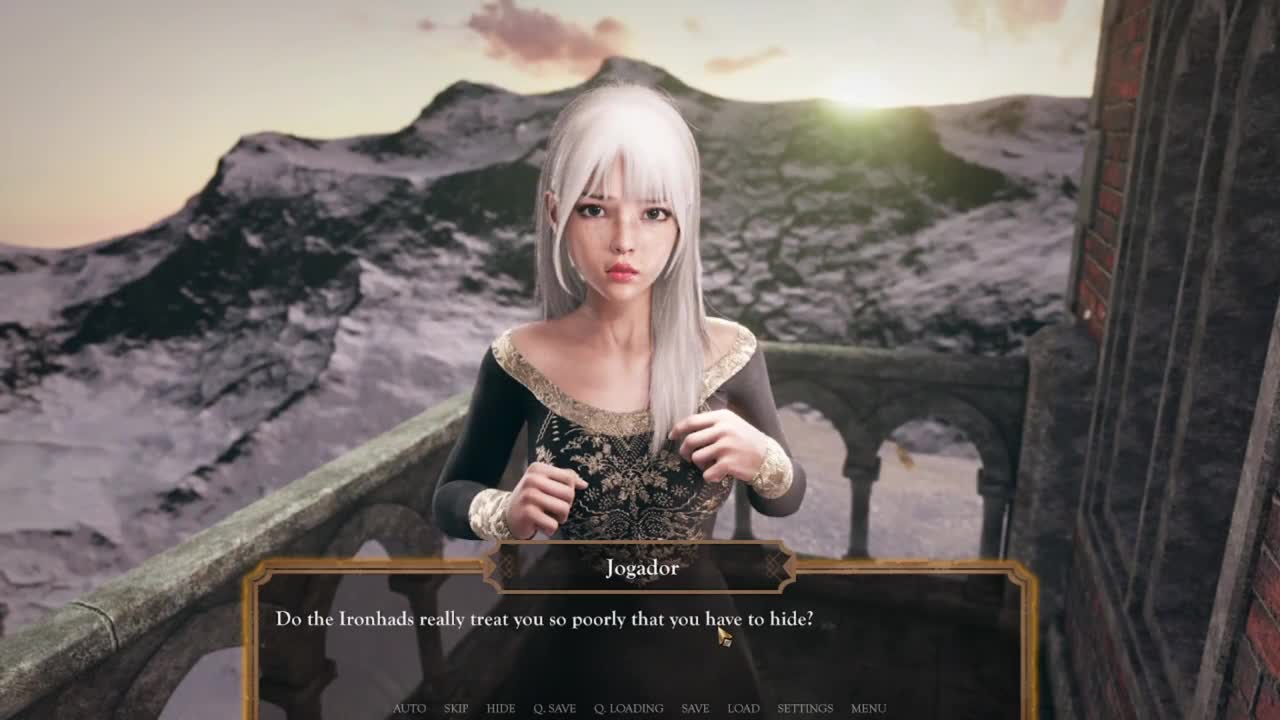Click Q. SAVE to quick save

click(554, 708)
